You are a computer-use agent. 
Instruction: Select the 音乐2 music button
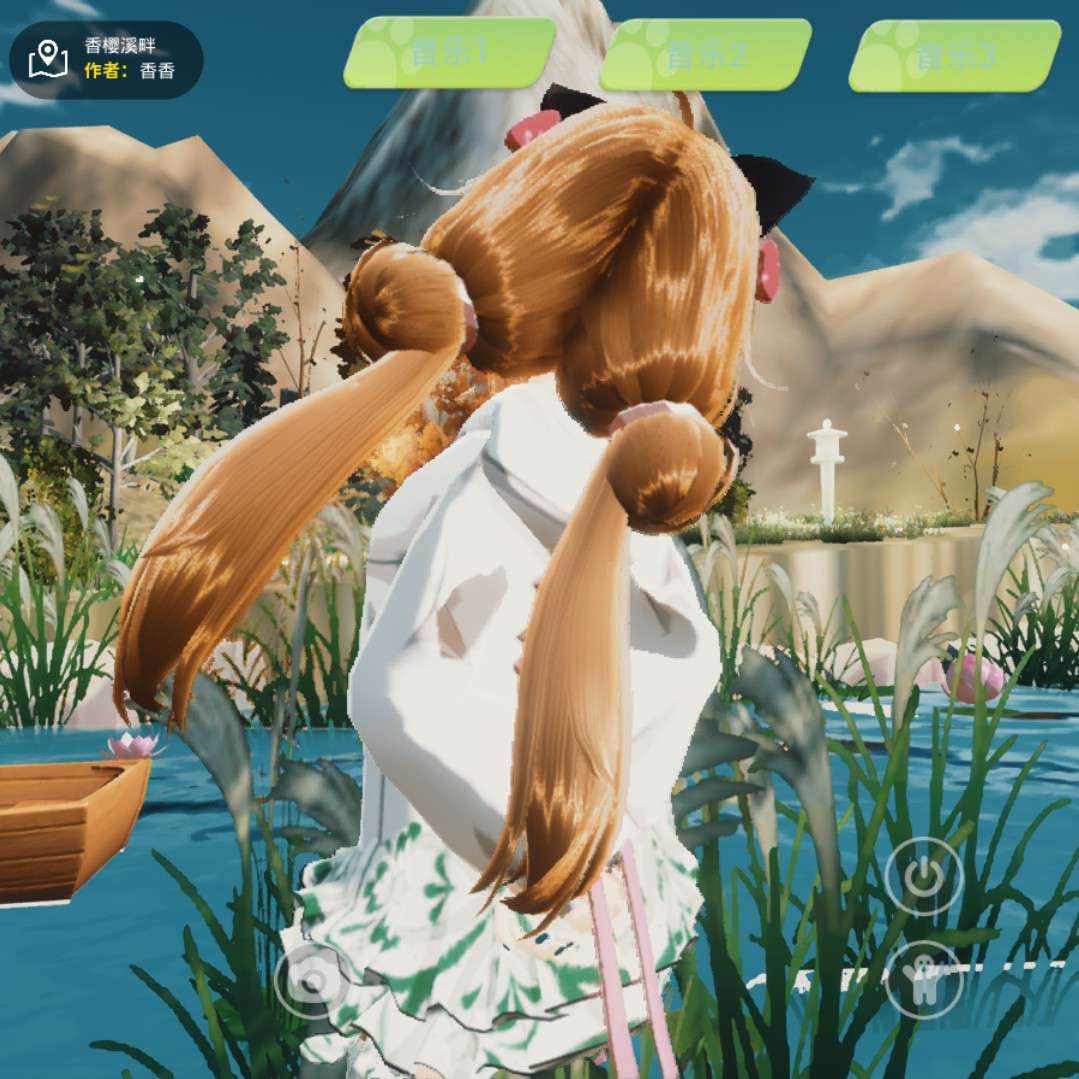(705, 54)
